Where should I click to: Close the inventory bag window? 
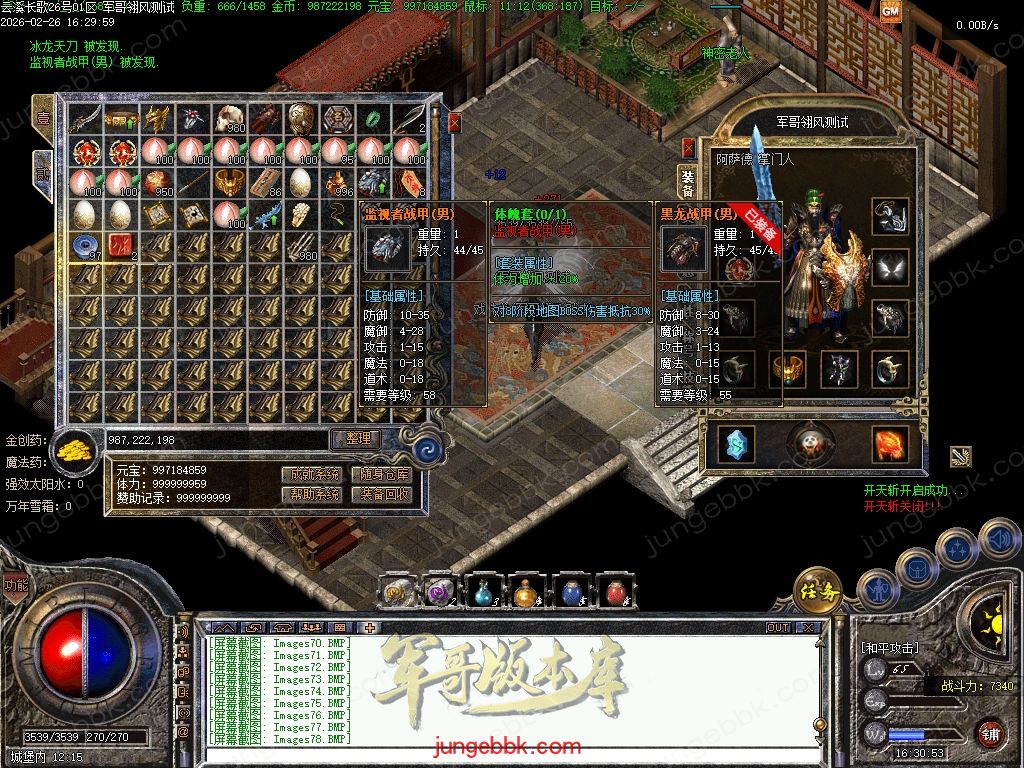(x=454, y=122)
